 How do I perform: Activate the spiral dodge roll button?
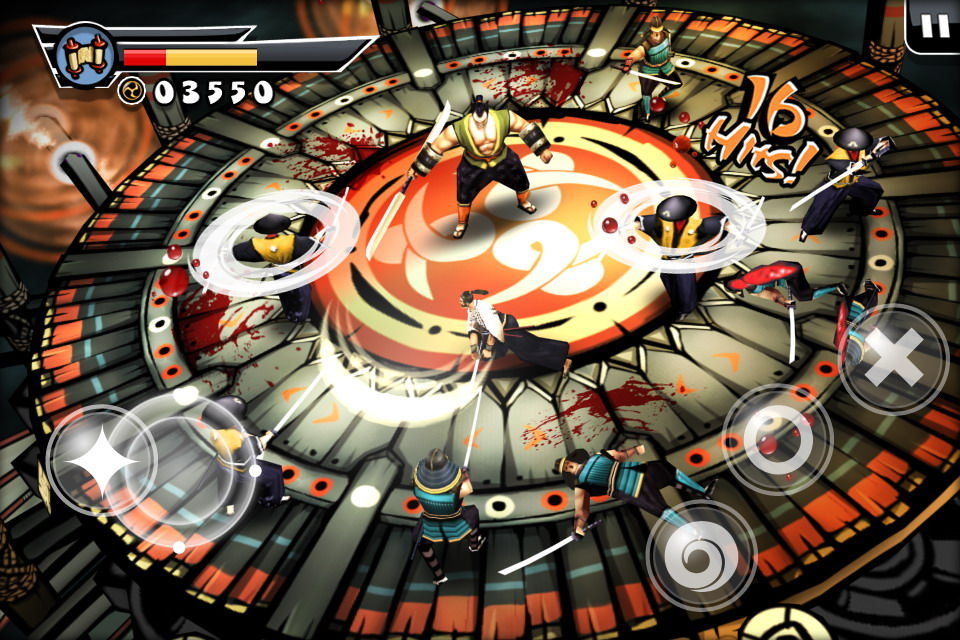(701, 554)
